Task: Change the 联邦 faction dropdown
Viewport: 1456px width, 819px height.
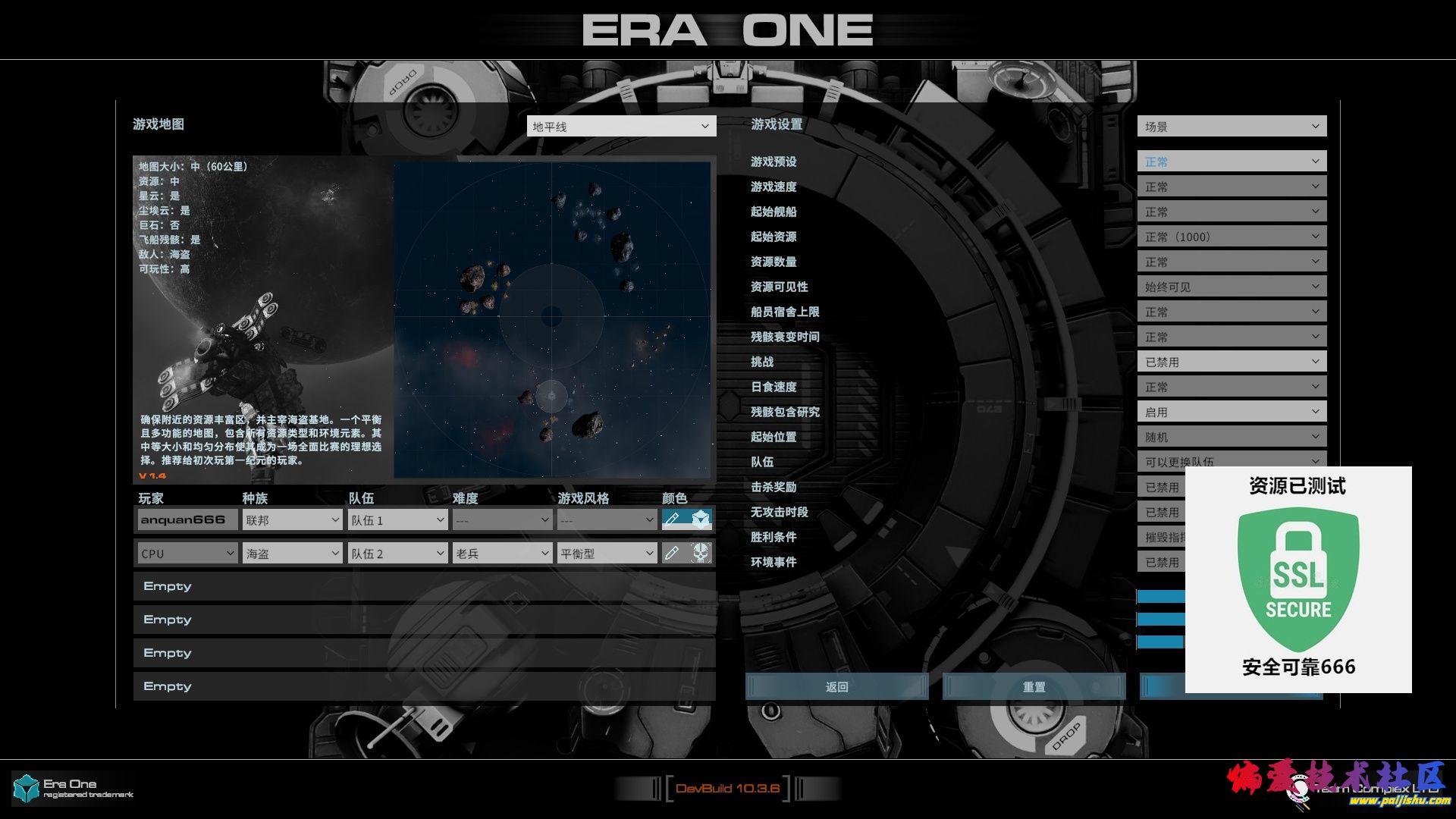Action: 292,520
